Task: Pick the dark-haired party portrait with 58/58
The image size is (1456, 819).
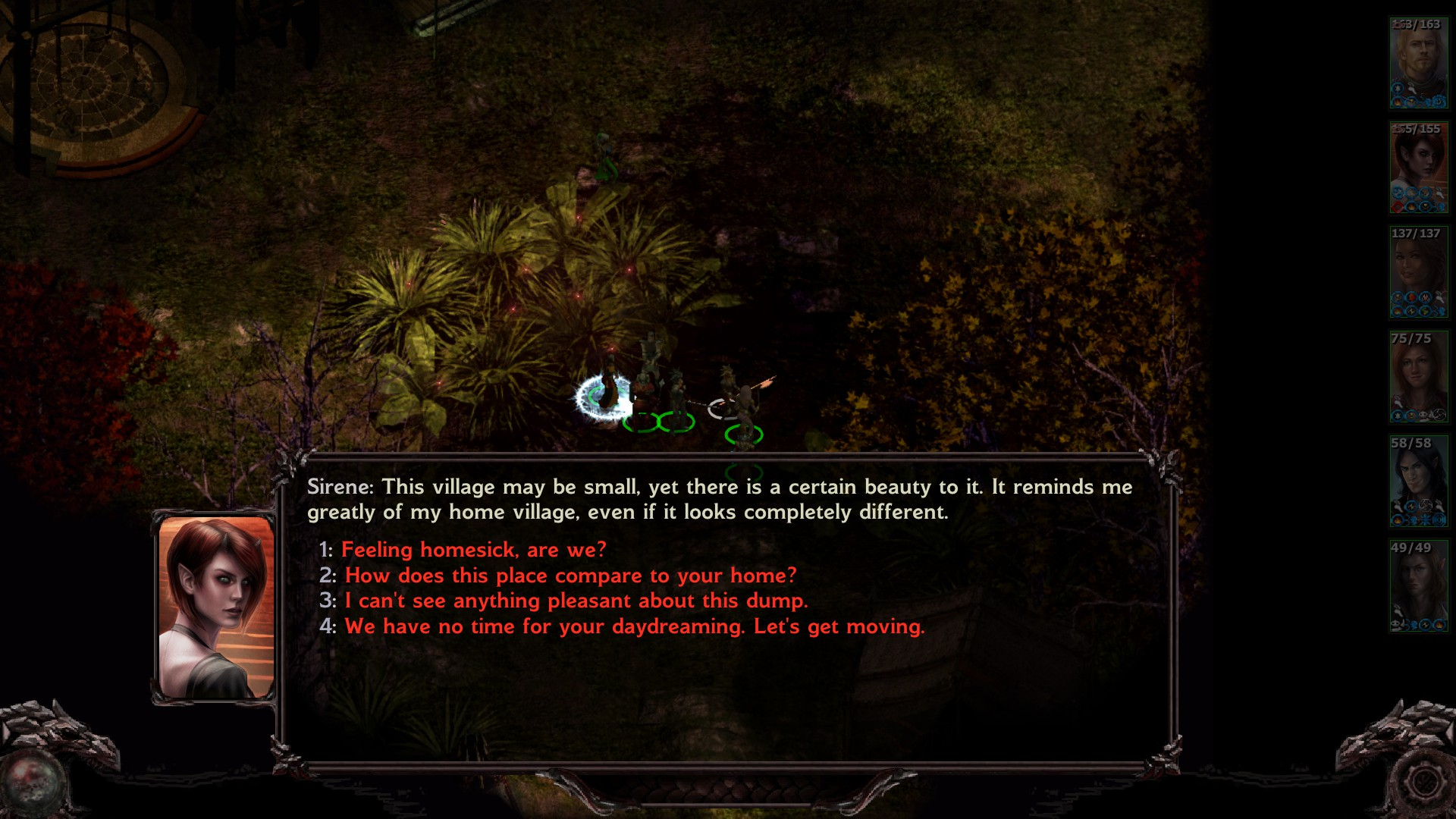Action: [1417, 482]
